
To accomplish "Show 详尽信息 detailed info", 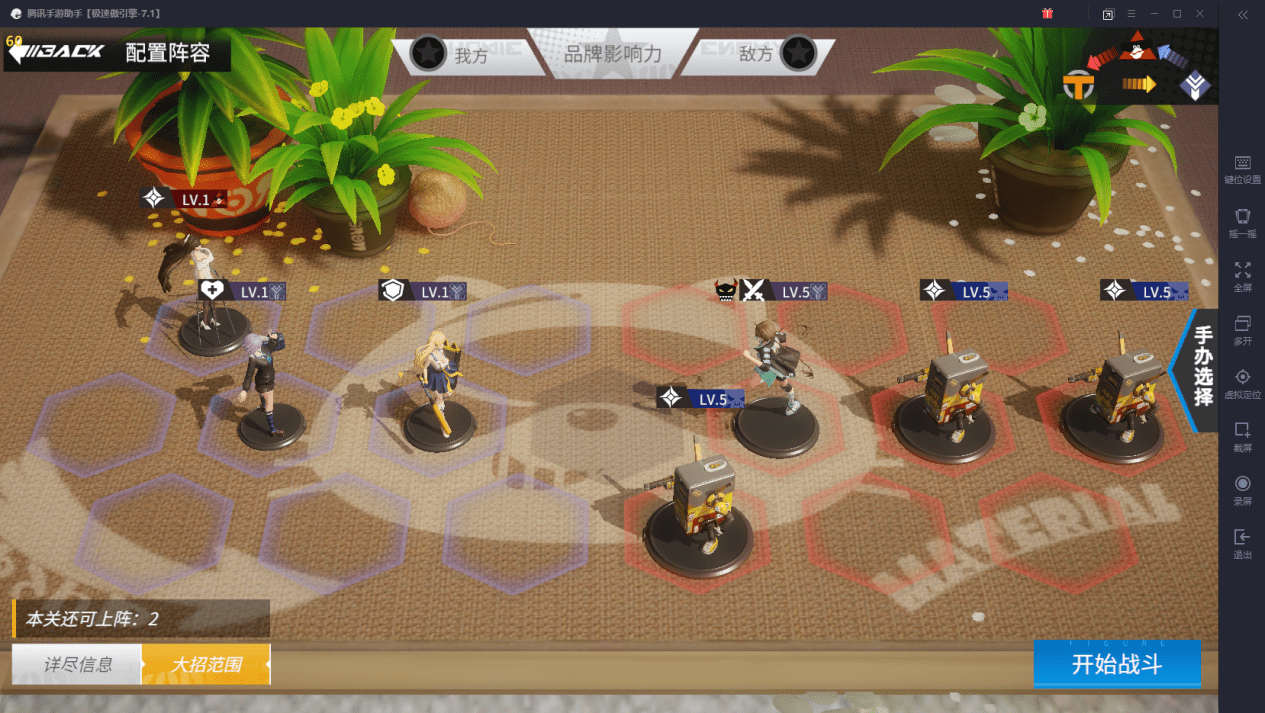I will pos(77,664).
